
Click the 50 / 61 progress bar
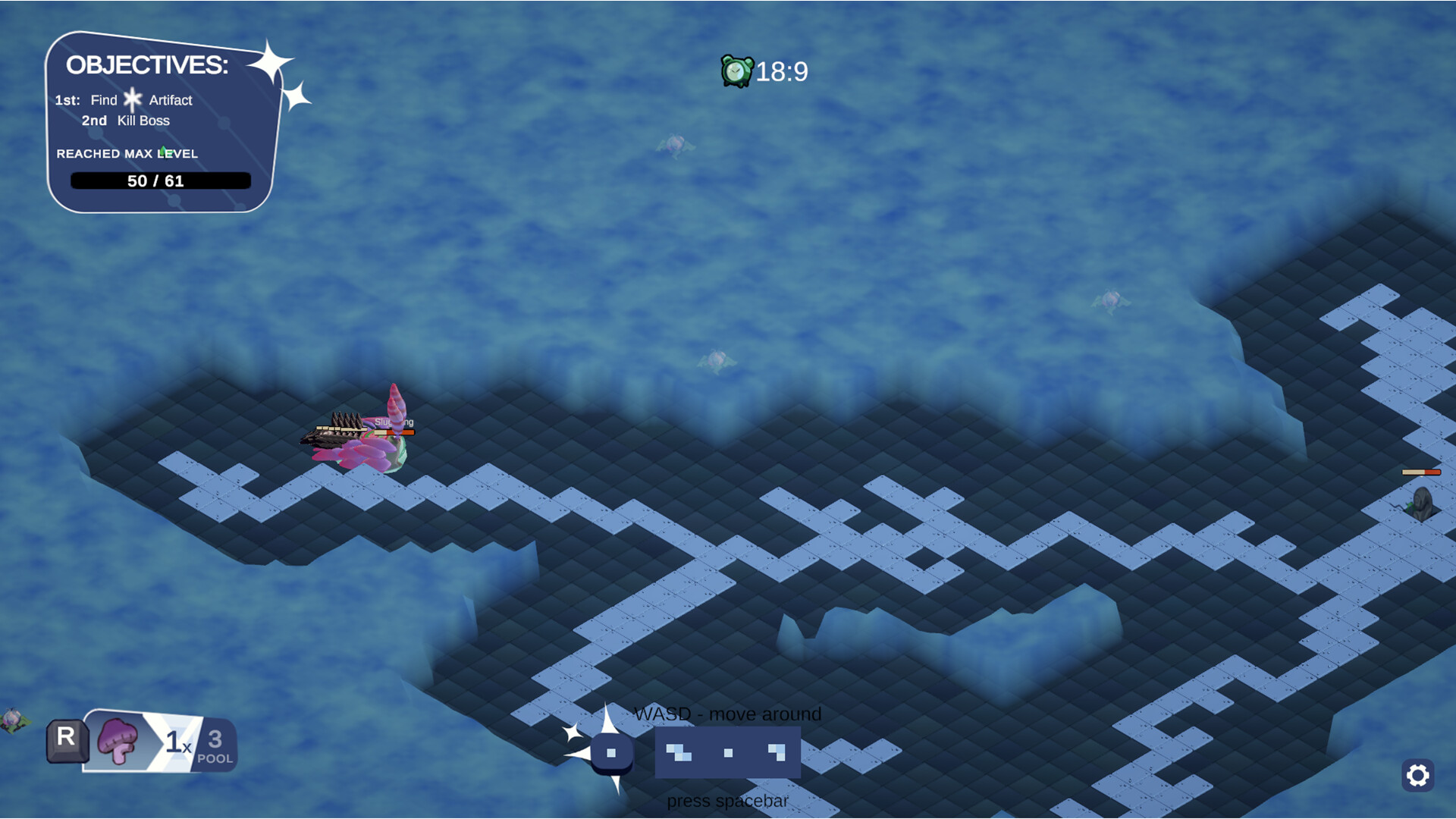(x=160, y=180)
